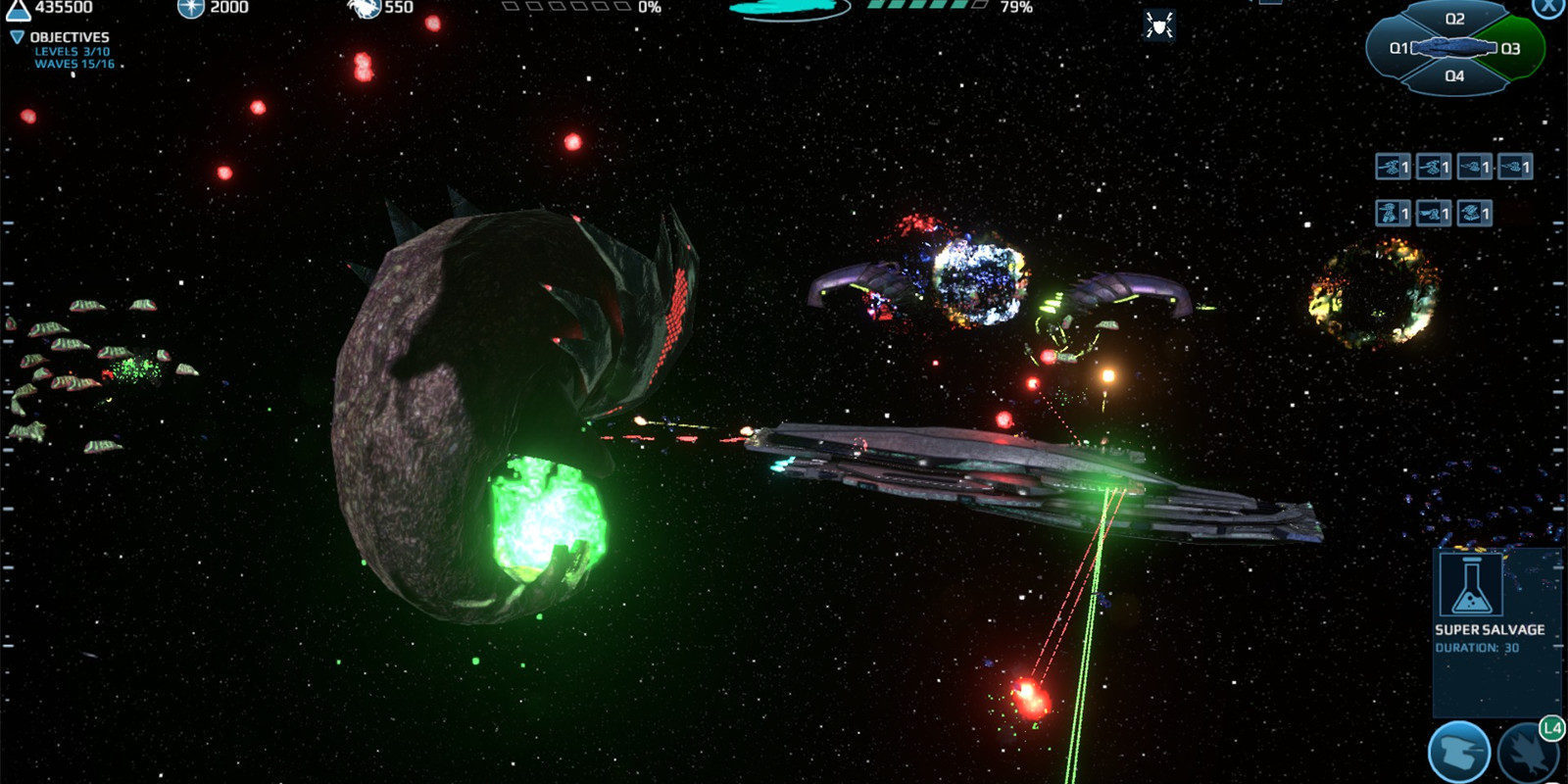This screenshot has height=784, width=1568.
Task: Click the alien bug icon at top
Action: pyautogui.click(x=1159, y=26)
